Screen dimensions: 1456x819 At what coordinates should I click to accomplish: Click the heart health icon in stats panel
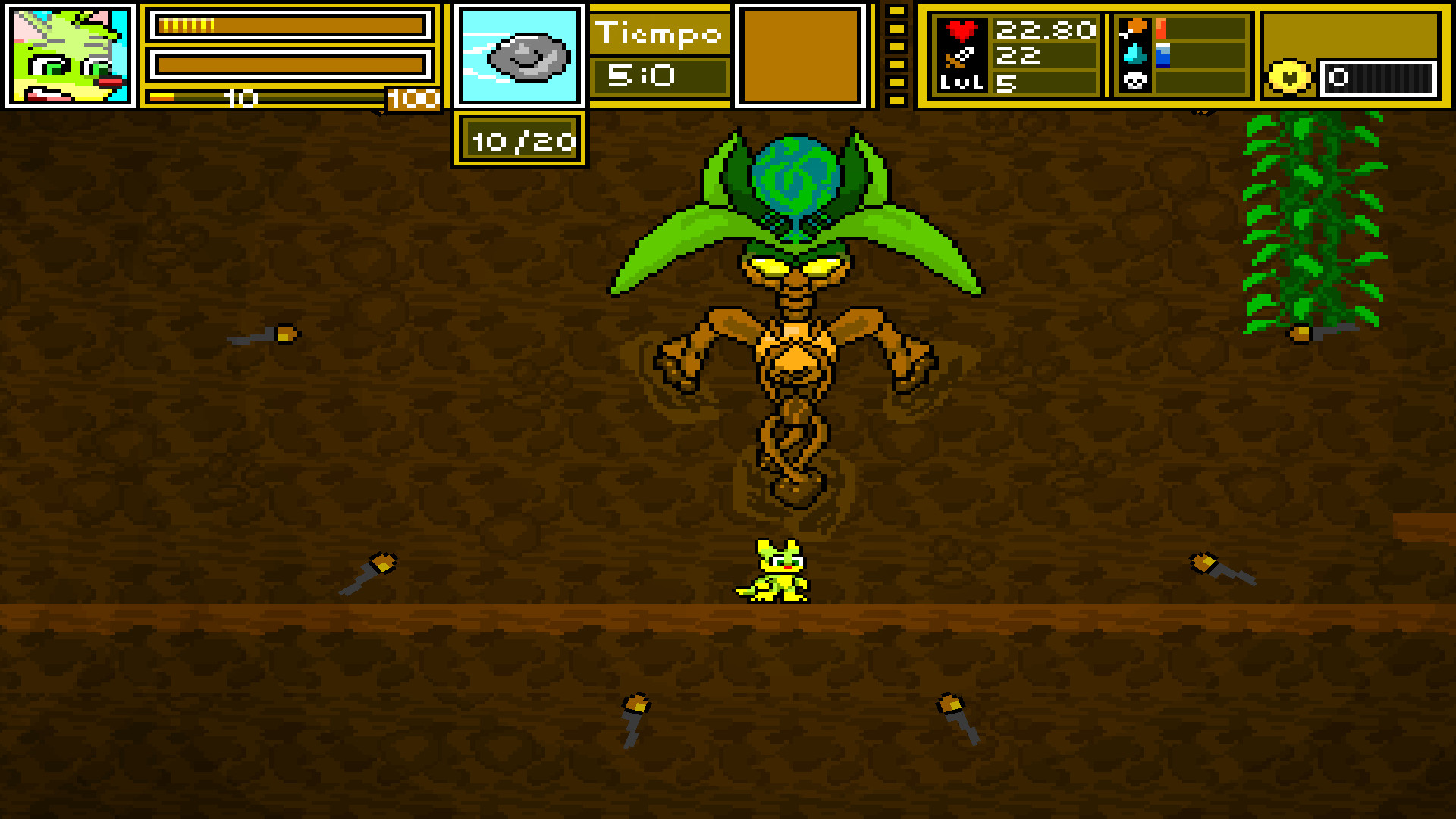tap(960, 30)
